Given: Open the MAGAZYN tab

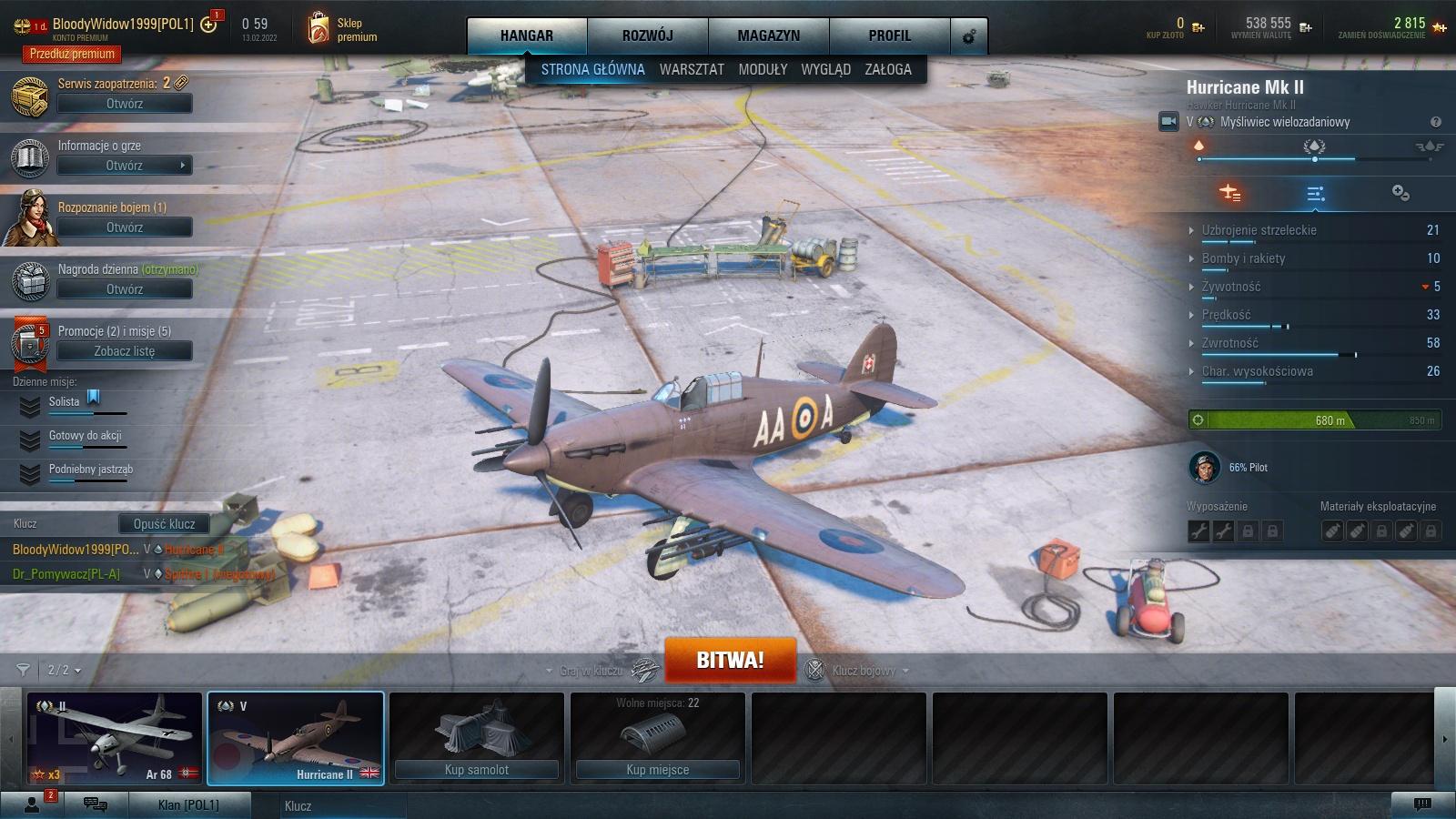Looking at the screenshot, I should (x=768, y=35).
